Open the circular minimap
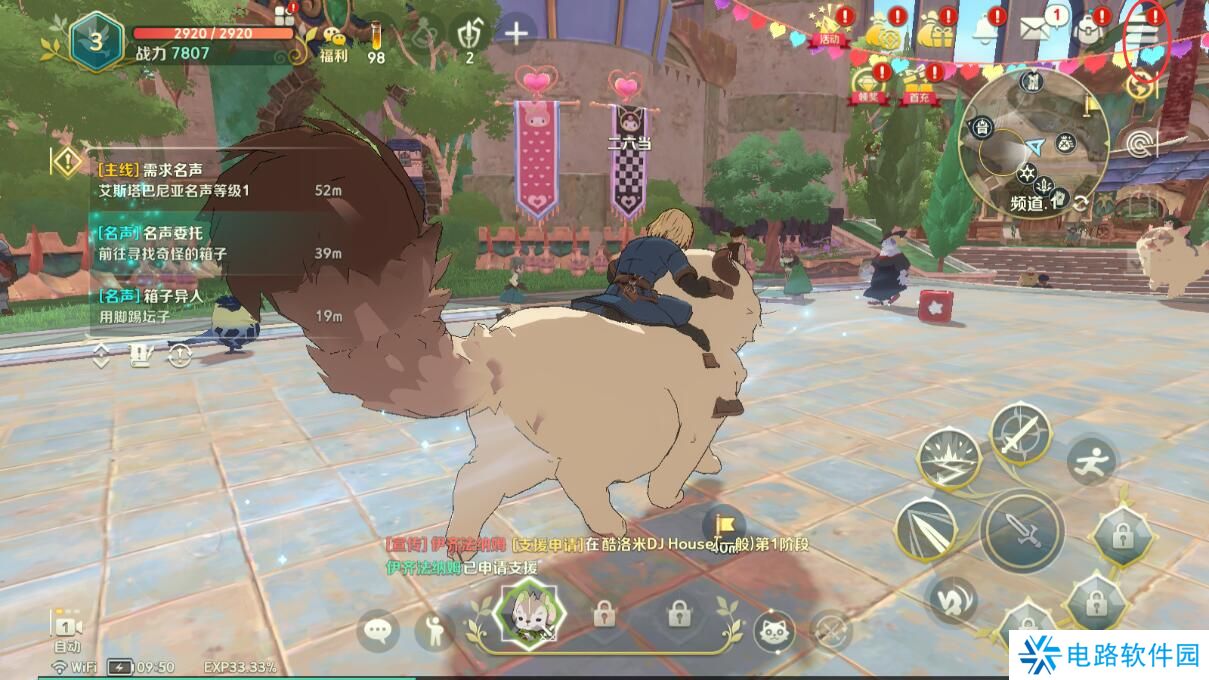 (x=1032, y=139)
